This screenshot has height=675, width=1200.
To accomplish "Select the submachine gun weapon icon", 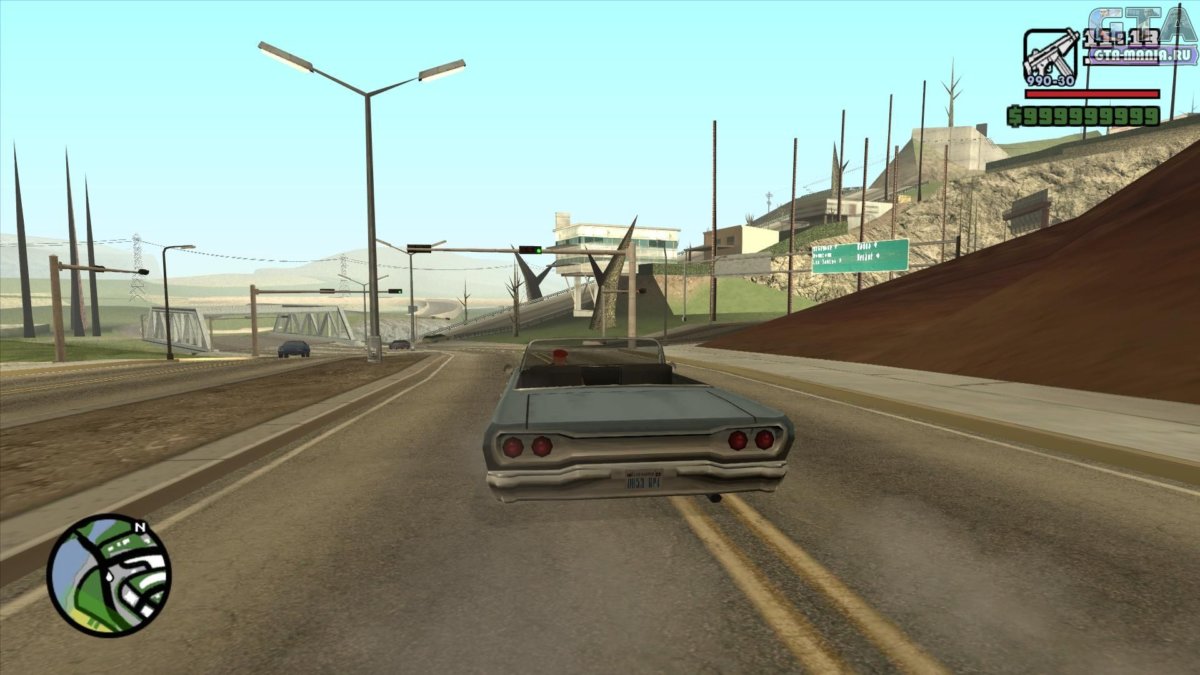I will (1050, 56).
